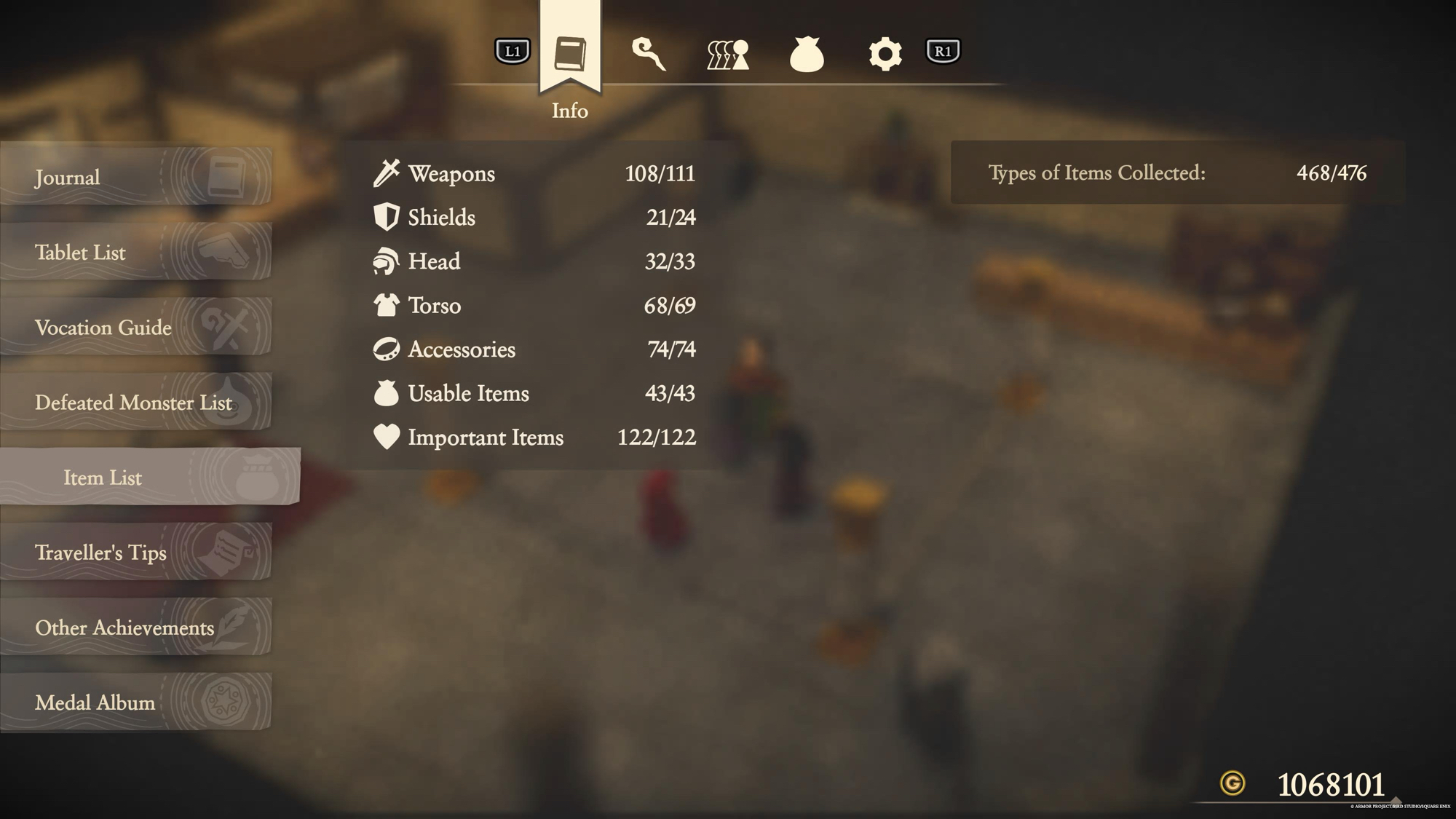This screenshot has height=819, width=1456.
Task: Select the Torso category row
Action: [534, 305]
